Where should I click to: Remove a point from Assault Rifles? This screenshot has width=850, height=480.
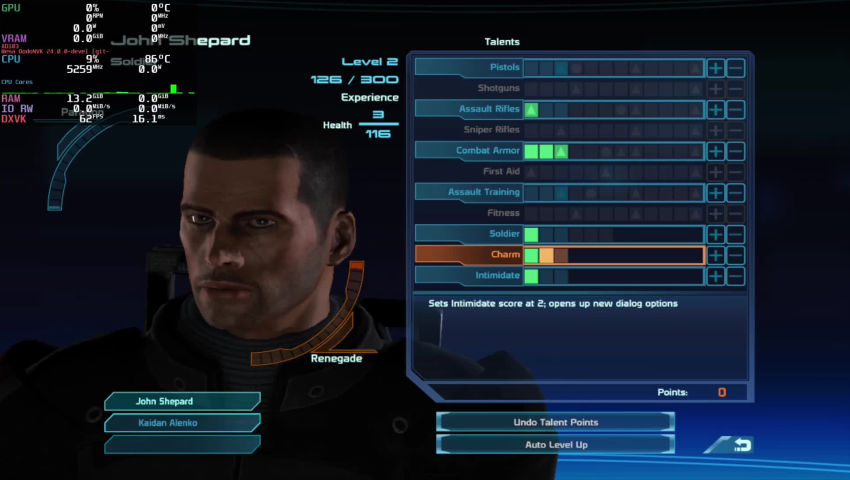click(736, 109)
